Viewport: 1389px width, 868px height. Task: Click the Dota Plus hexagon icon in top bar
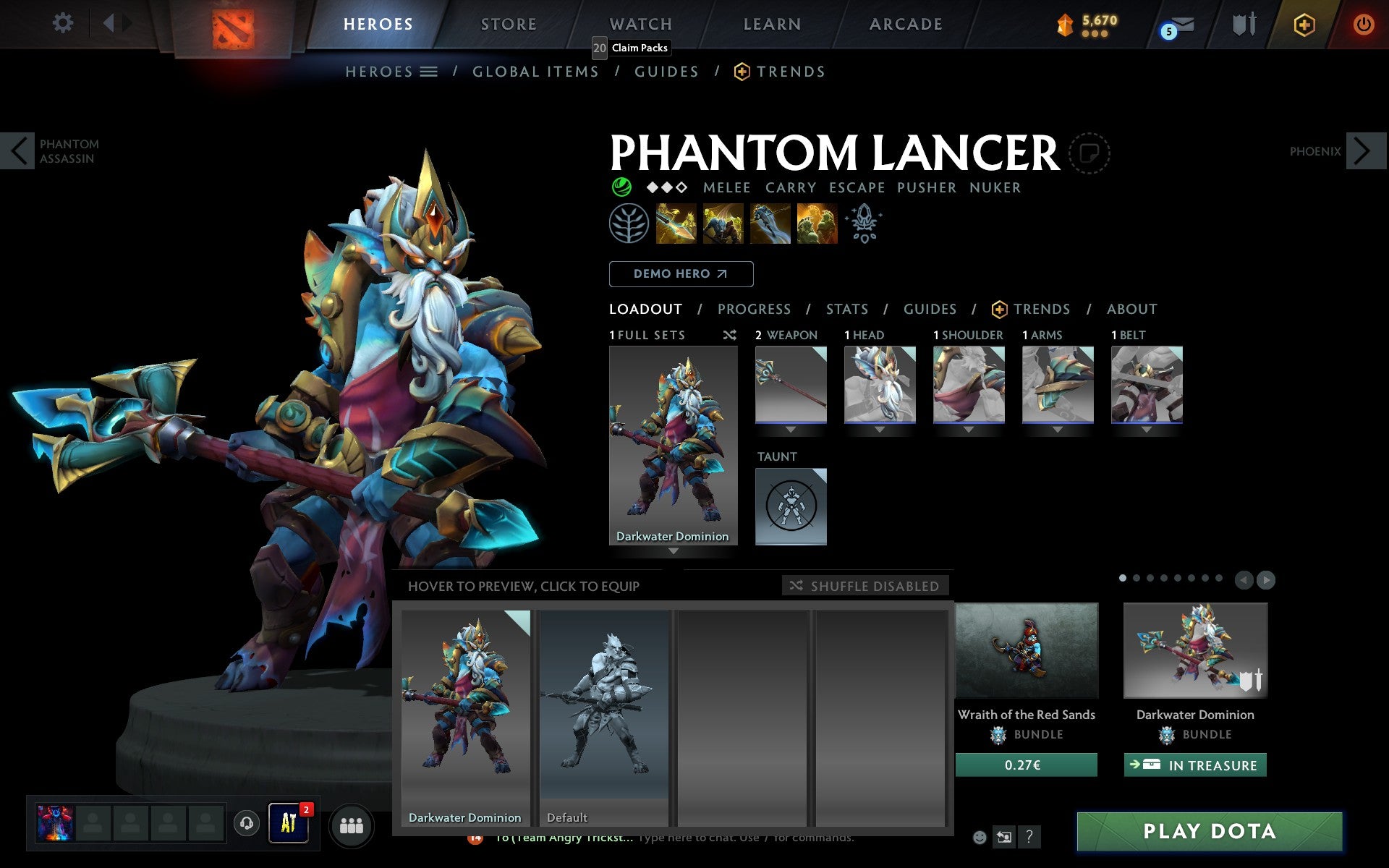1304,24
